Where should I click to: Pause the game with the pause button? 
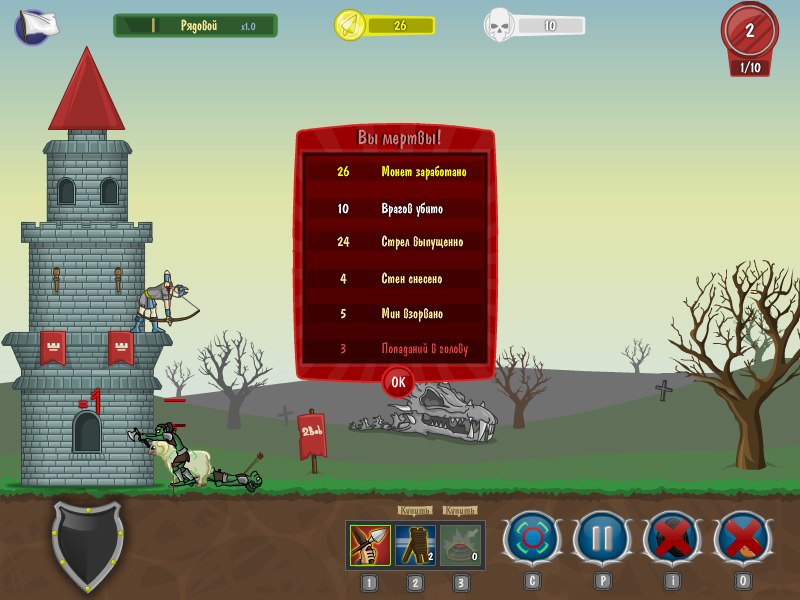tap(601, 538)
